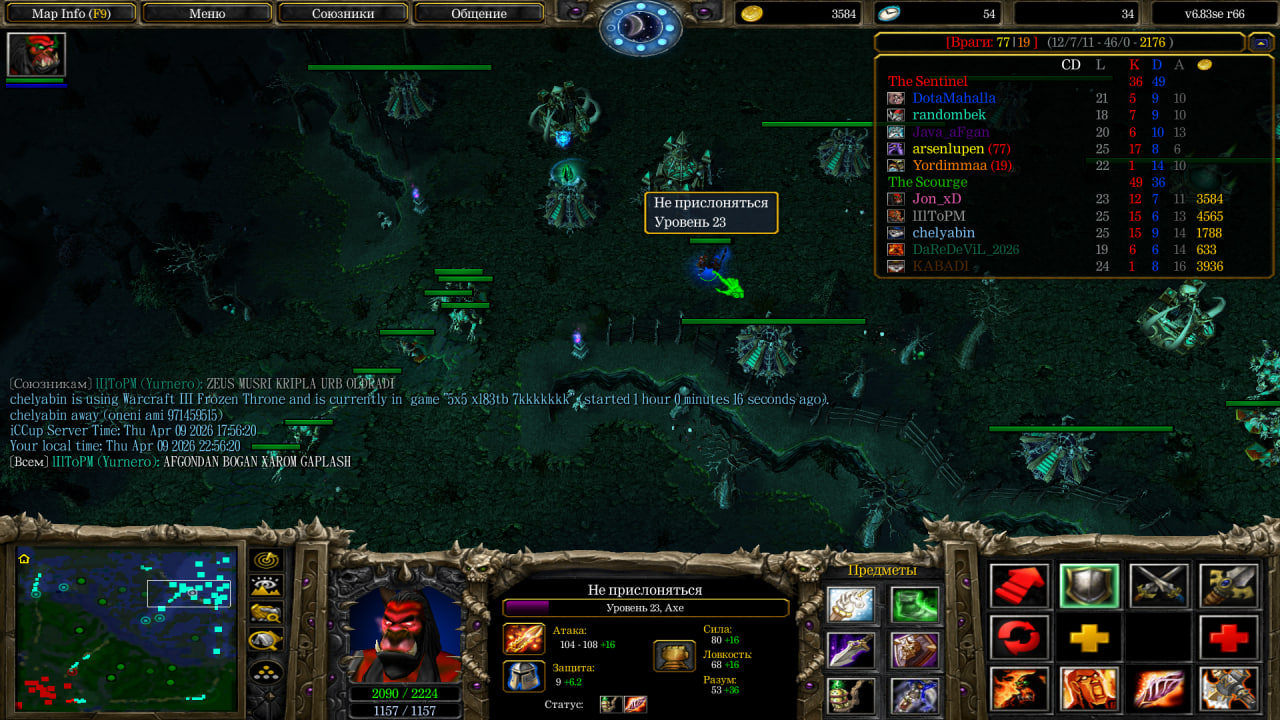1280x720 pixels.
Task: Toggle the minimap terrain display button
Action: (x=266, y=587)
